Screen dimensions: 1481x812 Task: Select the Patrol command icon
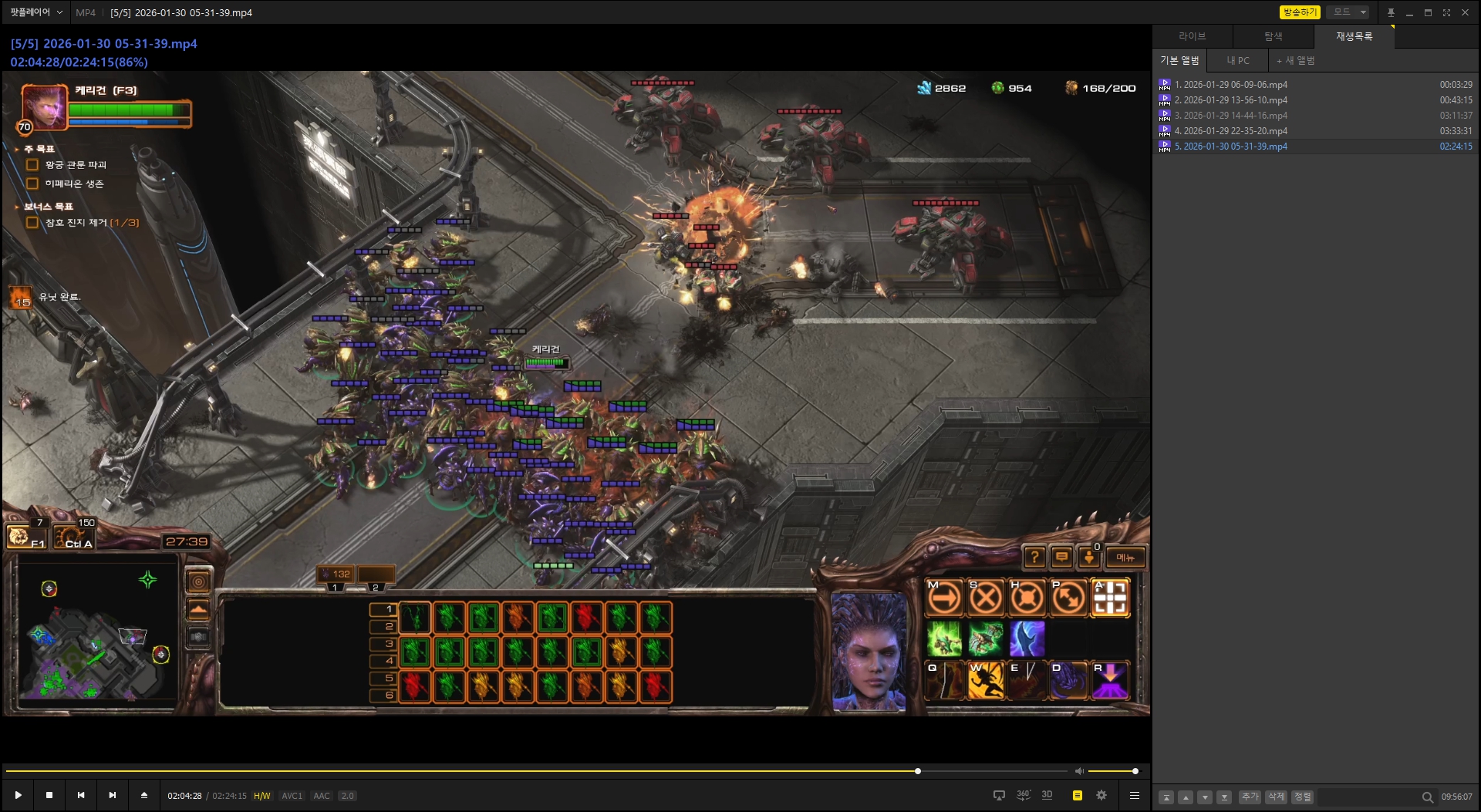pos(1069,598)
